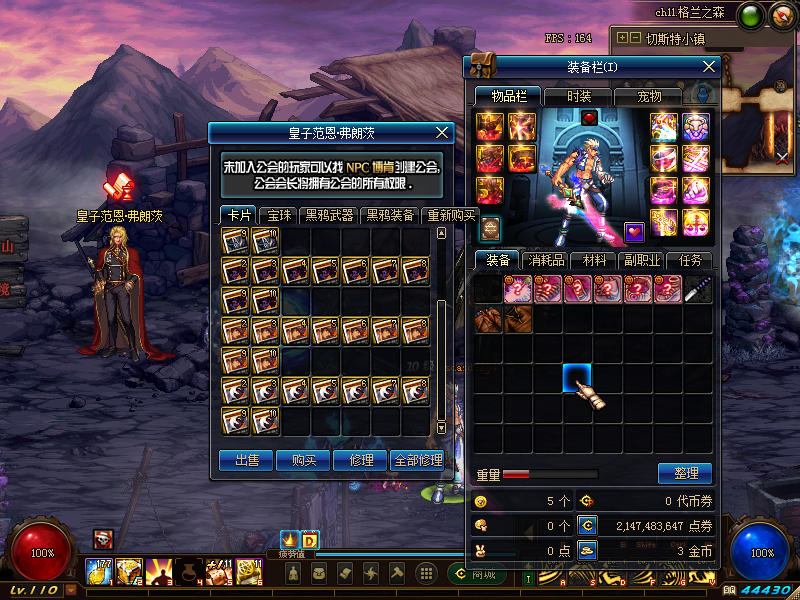Repair everything with 全部修理
Image resolution: width=800 pixels, height=600 pixels.
(417, 460)
